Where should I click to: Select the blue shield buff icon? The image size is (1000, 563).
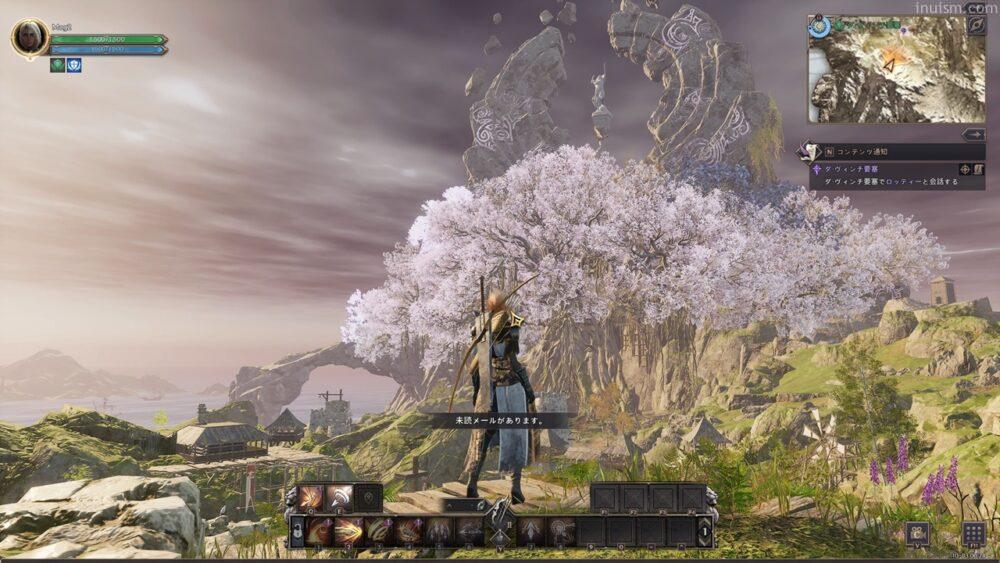tap(74, 65)
